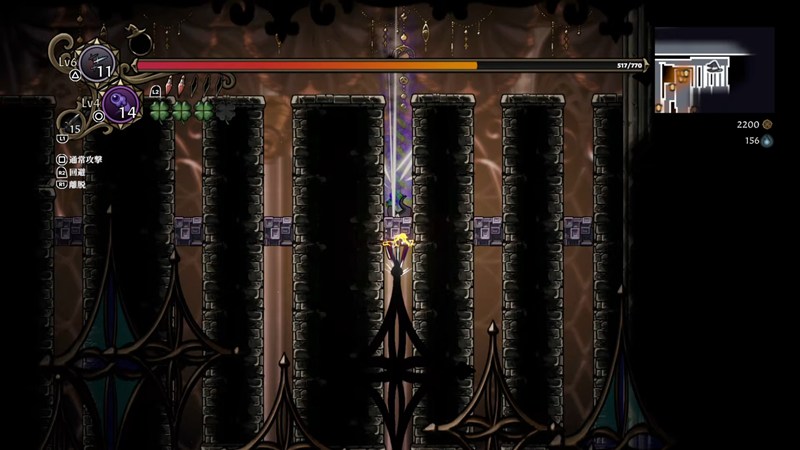Select the Lv6 sword skill icon
The width and height of the screenshot is (800, 450).
coord(97,62)
